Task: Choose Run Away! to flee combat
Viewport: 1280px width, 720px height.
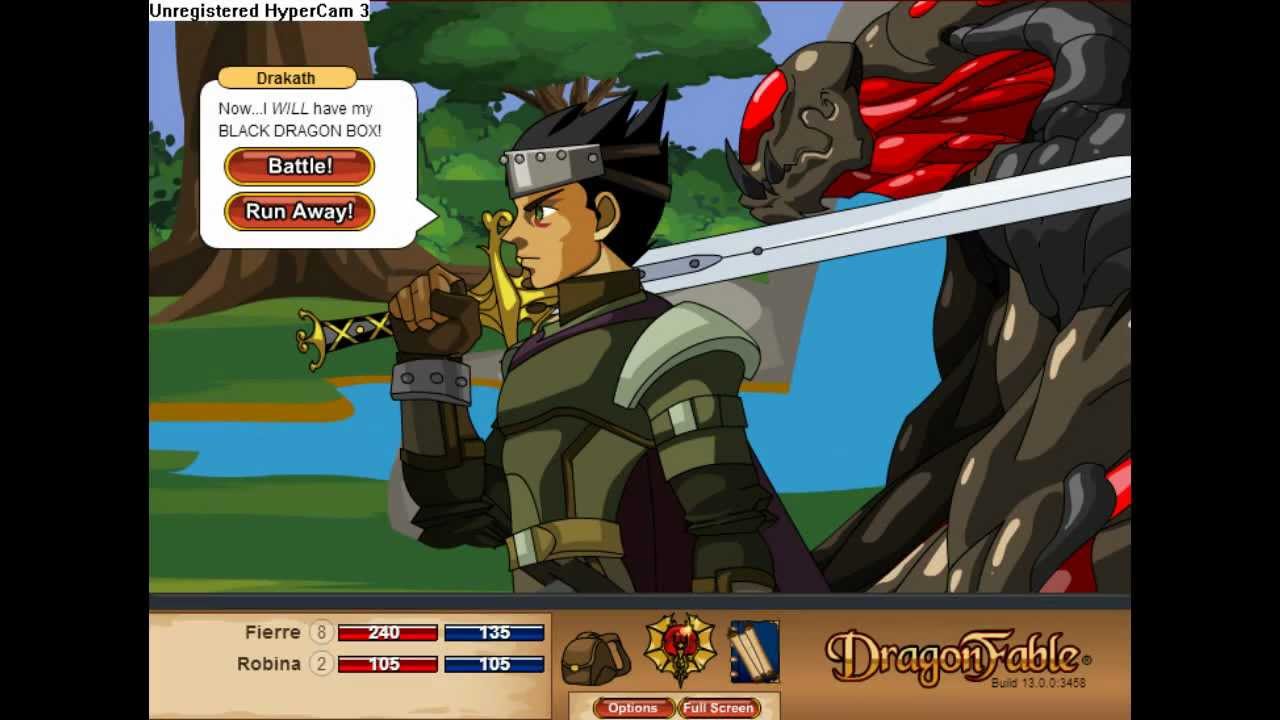Action: [x=298, y=212]
